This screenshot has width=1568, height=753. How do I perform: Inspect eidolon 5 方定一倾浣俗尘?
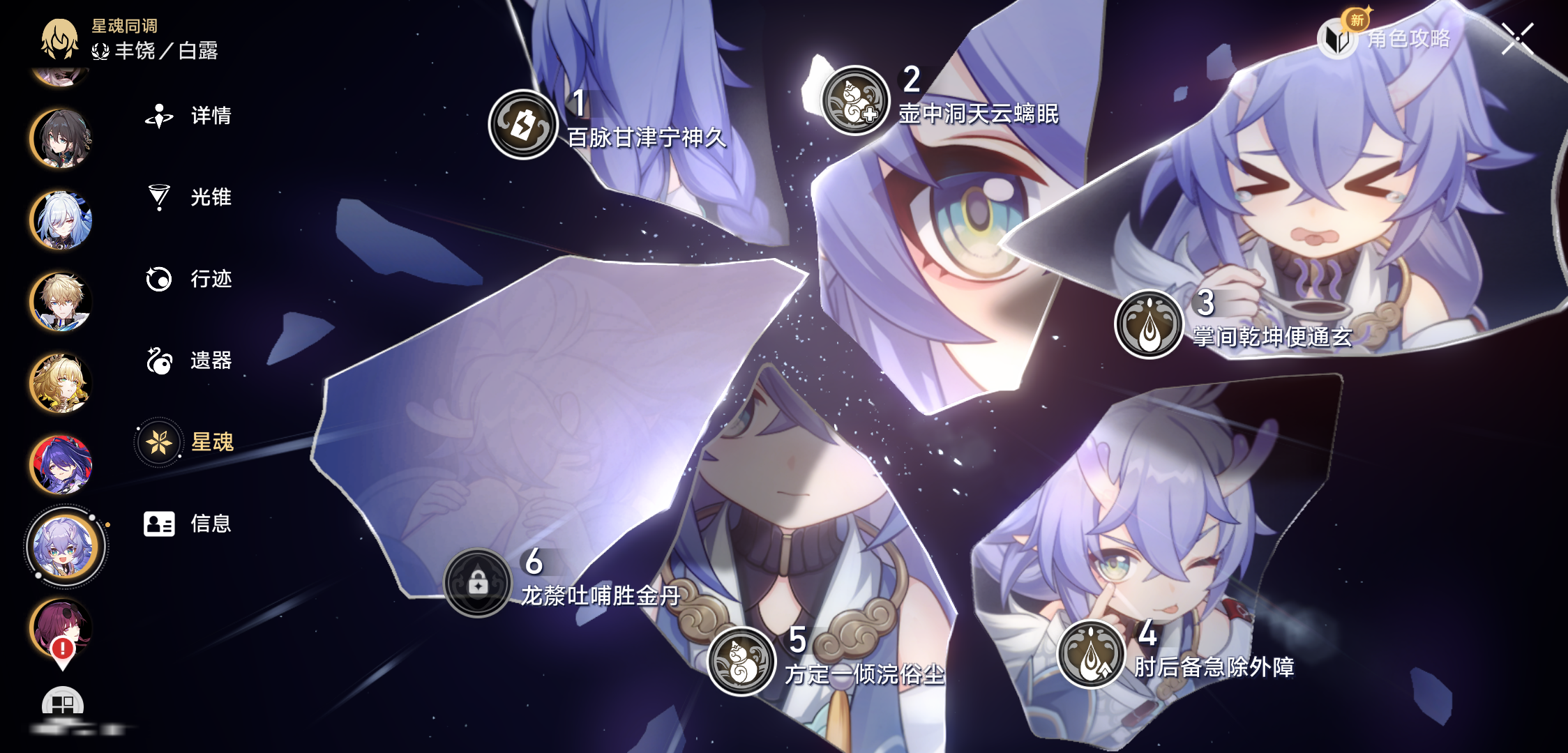click(x=741, y=661)
